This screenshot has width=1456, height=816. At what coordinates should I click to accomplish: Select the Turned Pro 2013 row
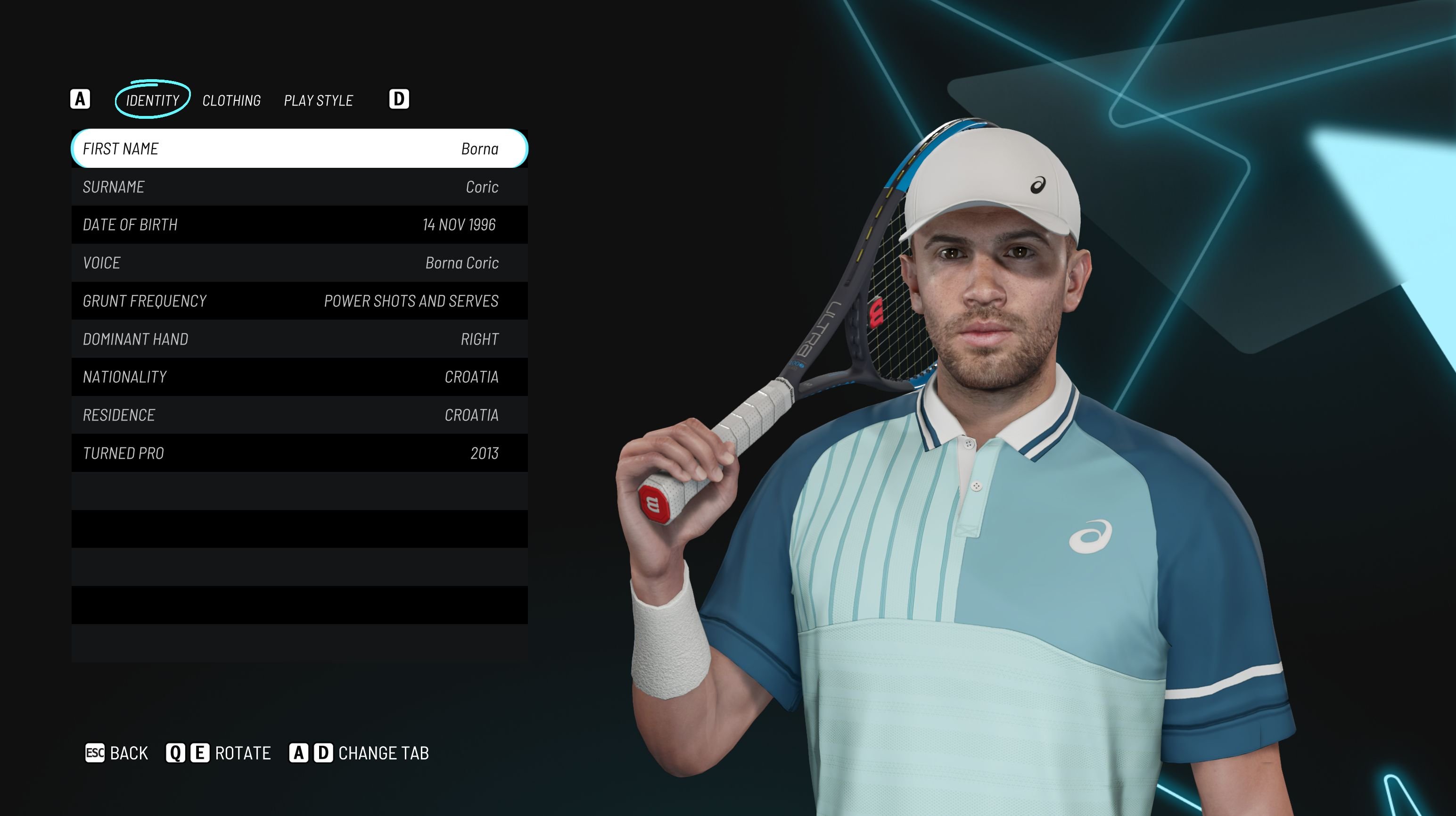point(299,452)
